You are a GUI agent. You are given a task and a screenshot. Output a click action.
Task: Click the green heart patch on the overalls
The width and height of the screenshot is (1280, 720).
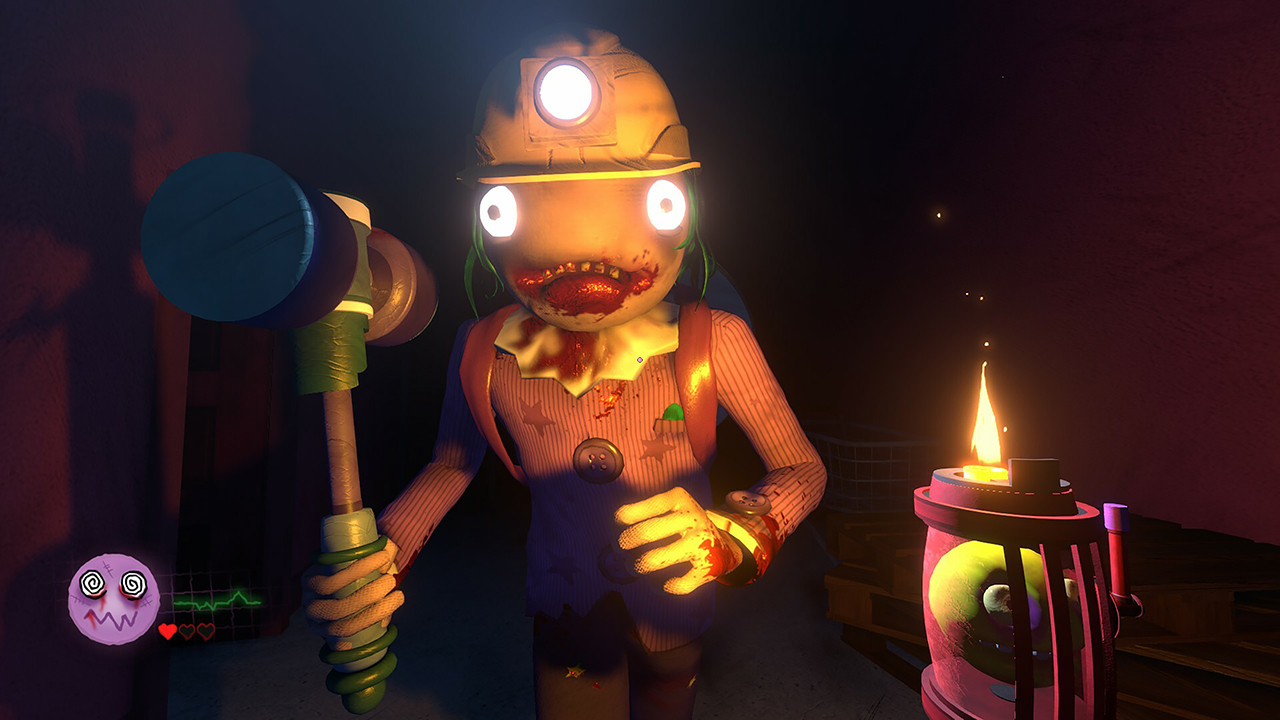pyautogui.click(x=674, y=410)
